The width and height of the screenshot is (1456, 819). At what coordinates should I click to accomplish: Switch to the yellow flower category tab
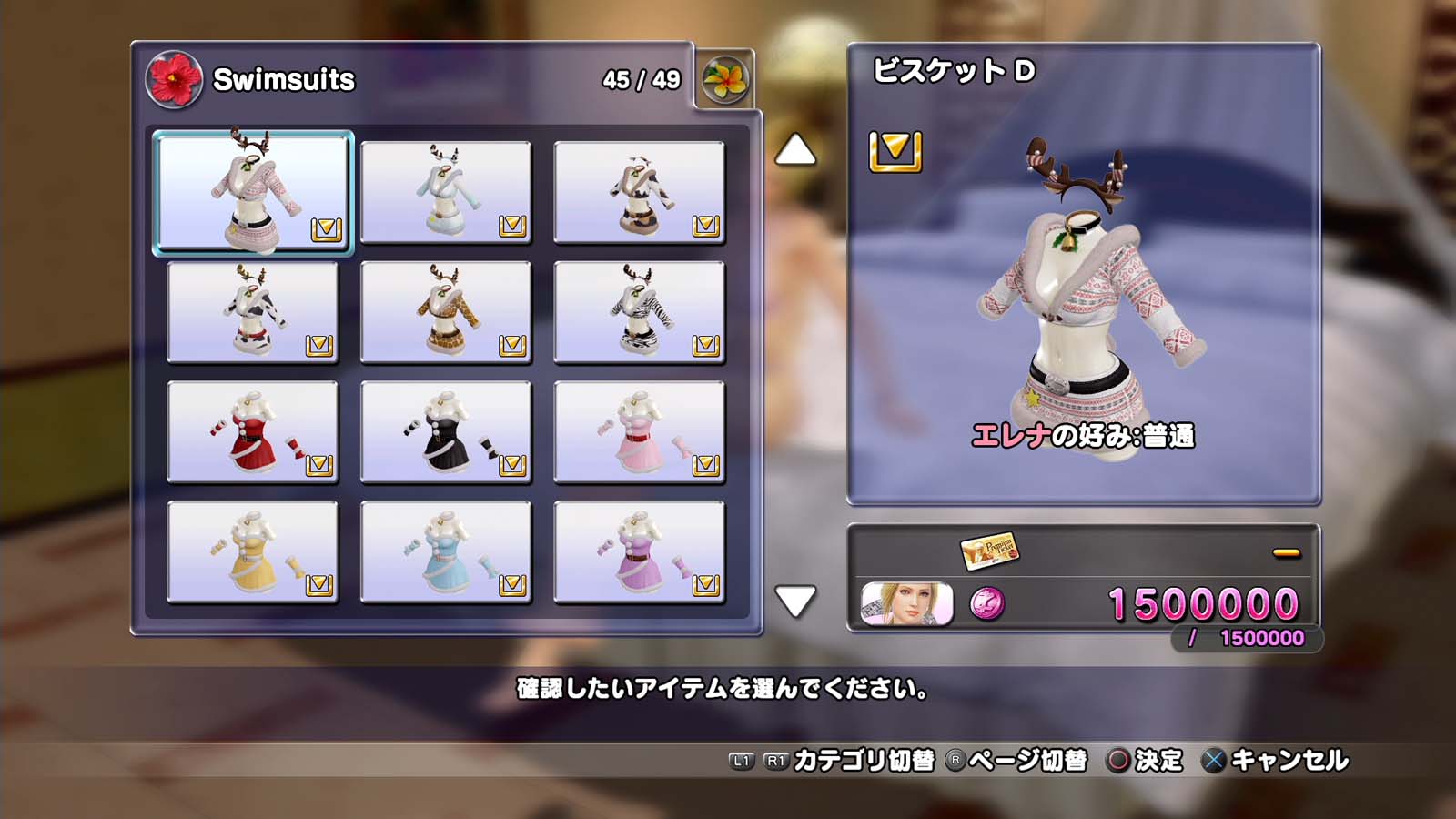(x=725, y=80)
